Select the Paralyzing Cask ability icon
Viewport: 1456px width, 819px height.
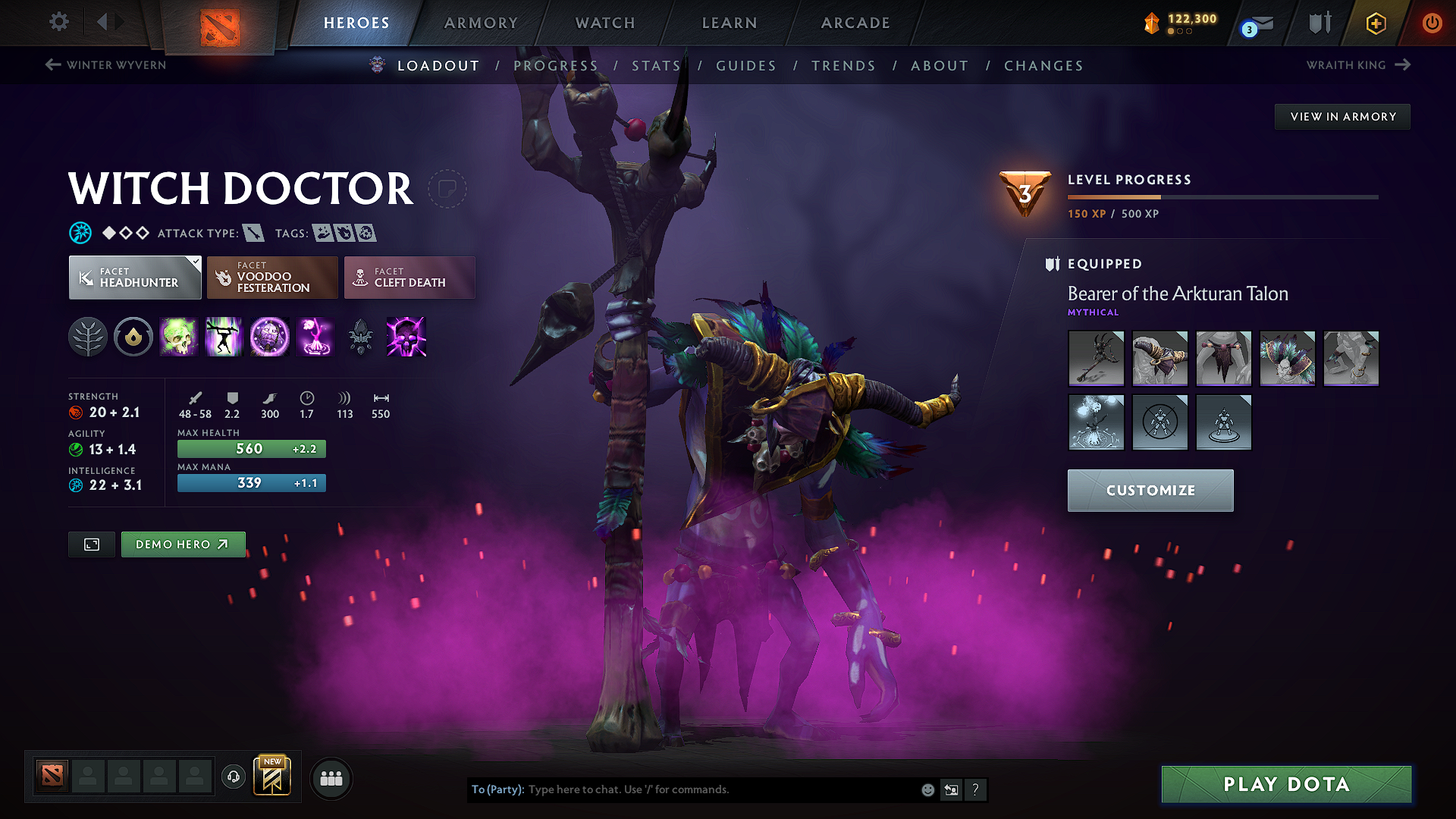[179, 337]
